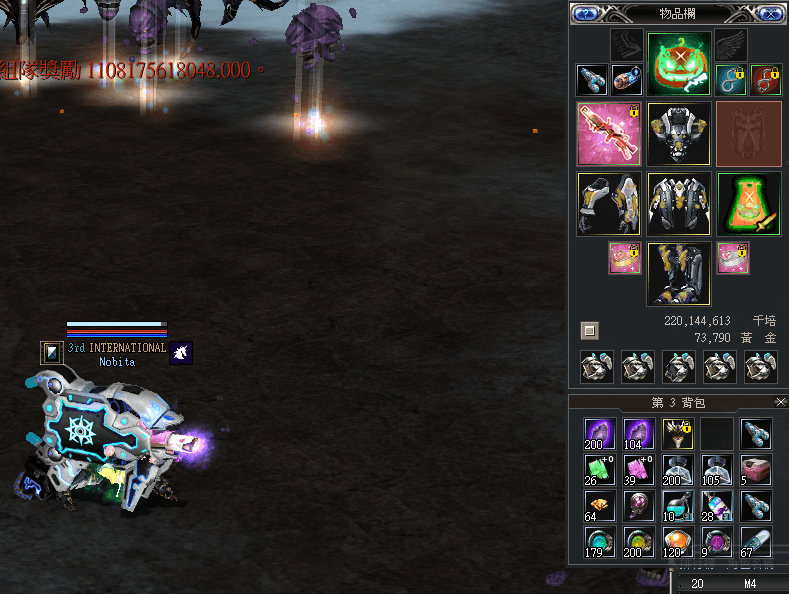Viewport: 789px width, 594px height.
Task: Select the purple crystal stack of 200
Action: click(600, 434)
